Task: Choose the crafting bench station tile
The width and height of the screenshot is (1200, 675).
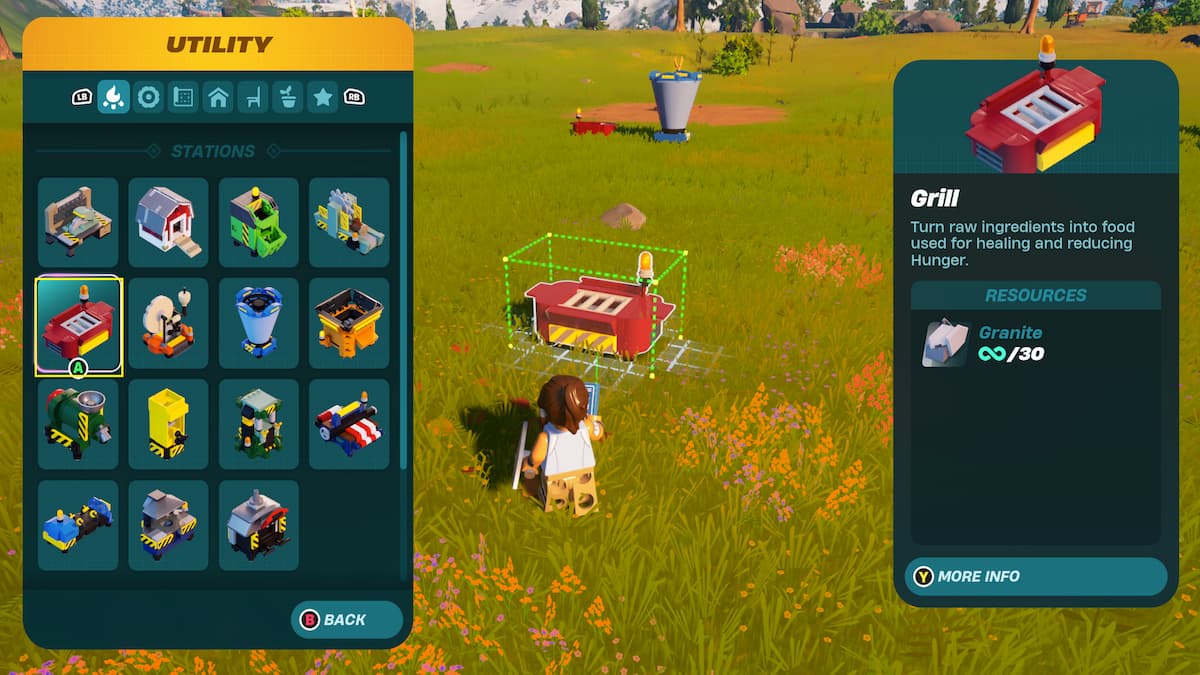Action: (x=78, y=222)
